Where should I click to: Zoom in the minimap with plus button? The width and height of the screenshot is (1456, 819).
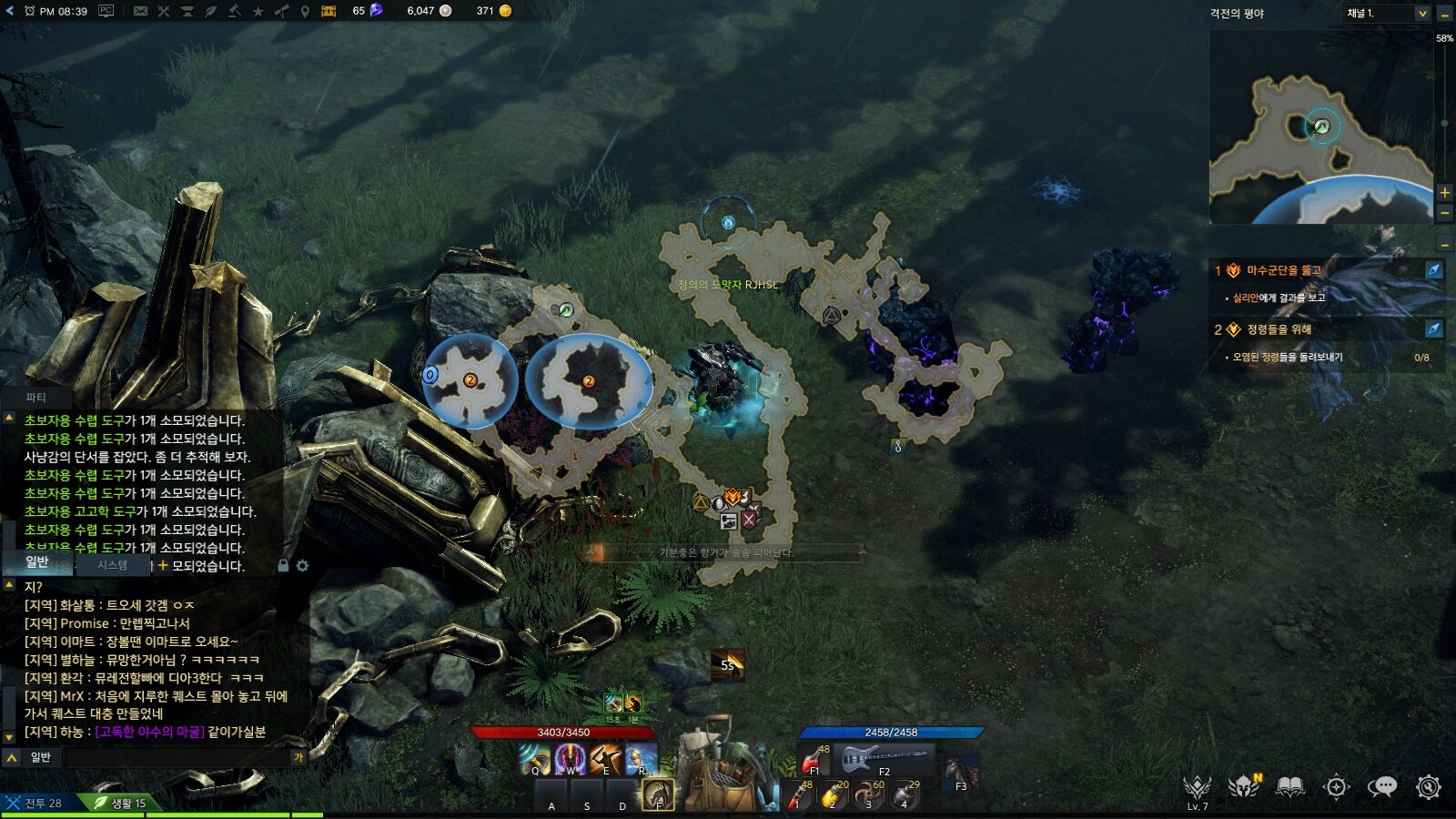(1444, 192)
